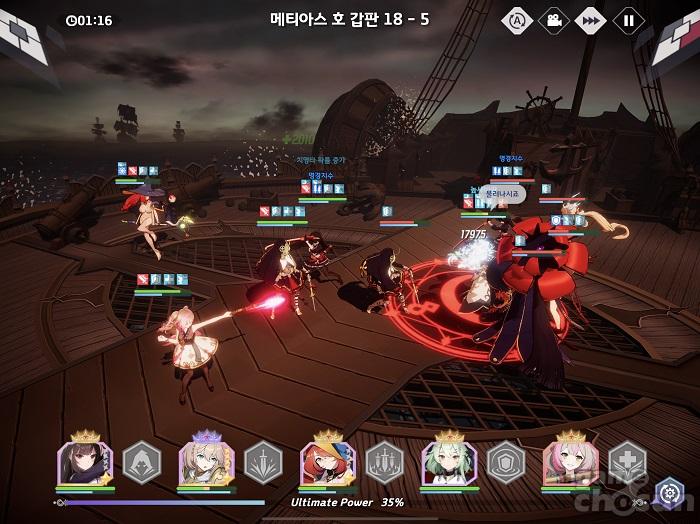Activate the round shield skill icon
700x524 pixels.
(x=506, y=462)
